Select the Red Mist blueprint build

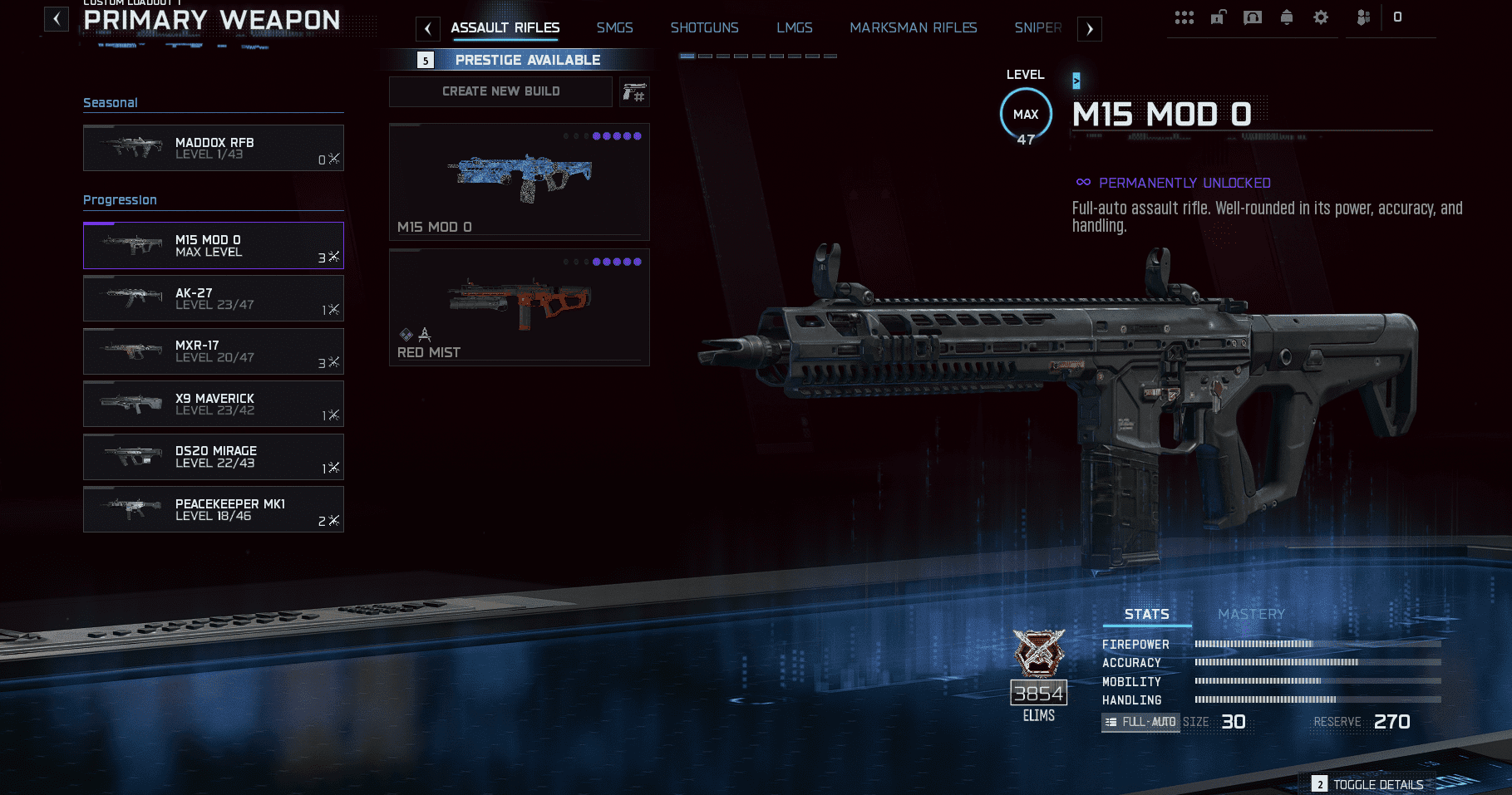pyautogui.click(x=519, y=307)
